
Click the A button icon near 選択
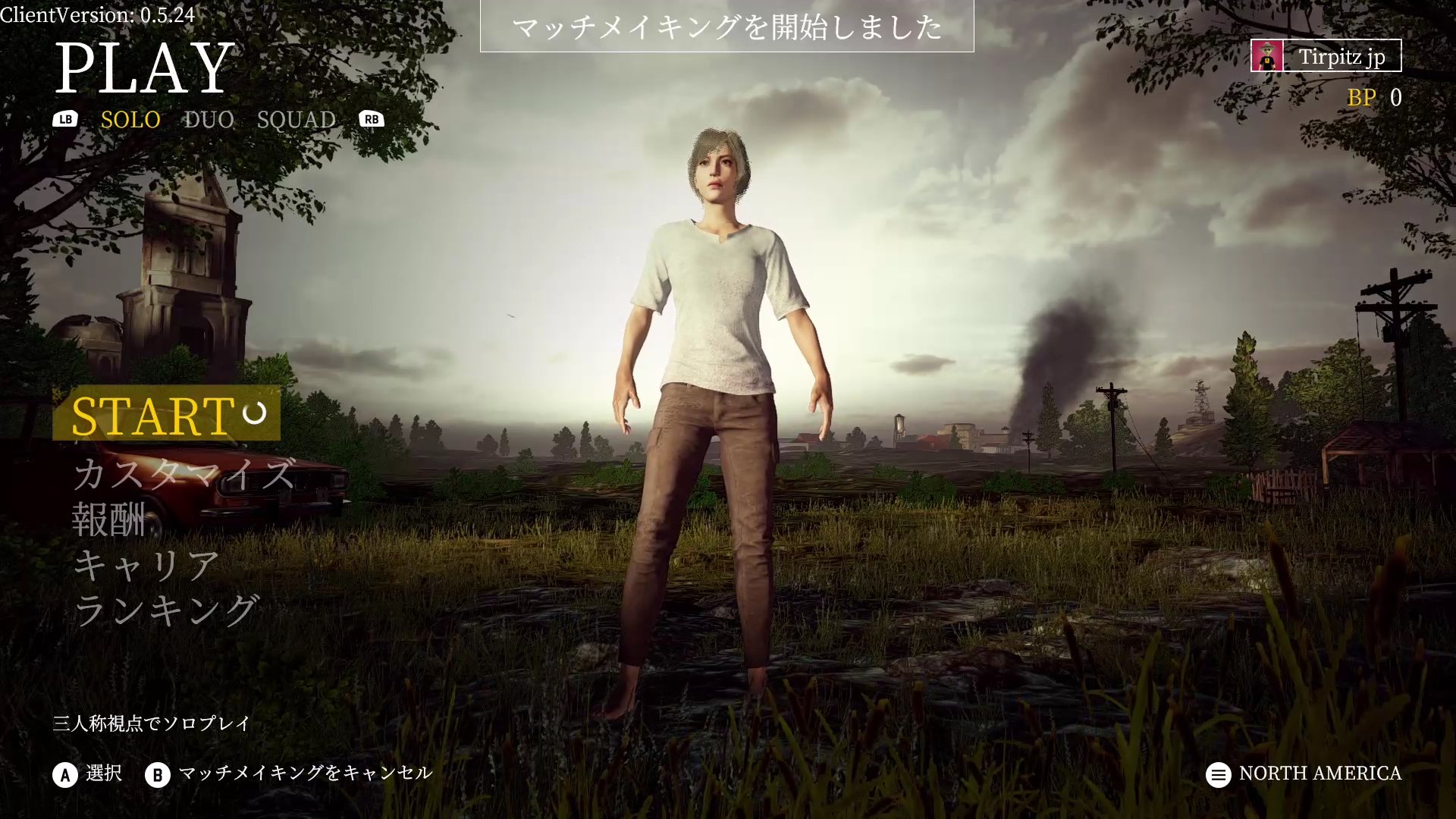64,774
